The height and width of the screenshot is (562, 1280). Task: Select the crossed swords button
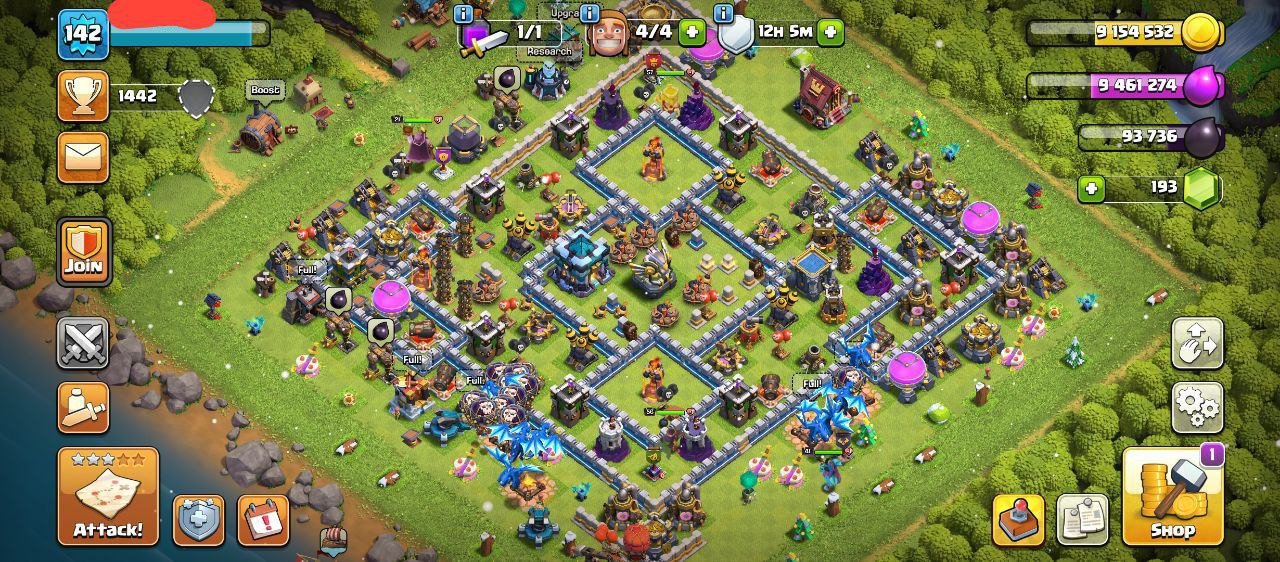(x=83, y=343)
